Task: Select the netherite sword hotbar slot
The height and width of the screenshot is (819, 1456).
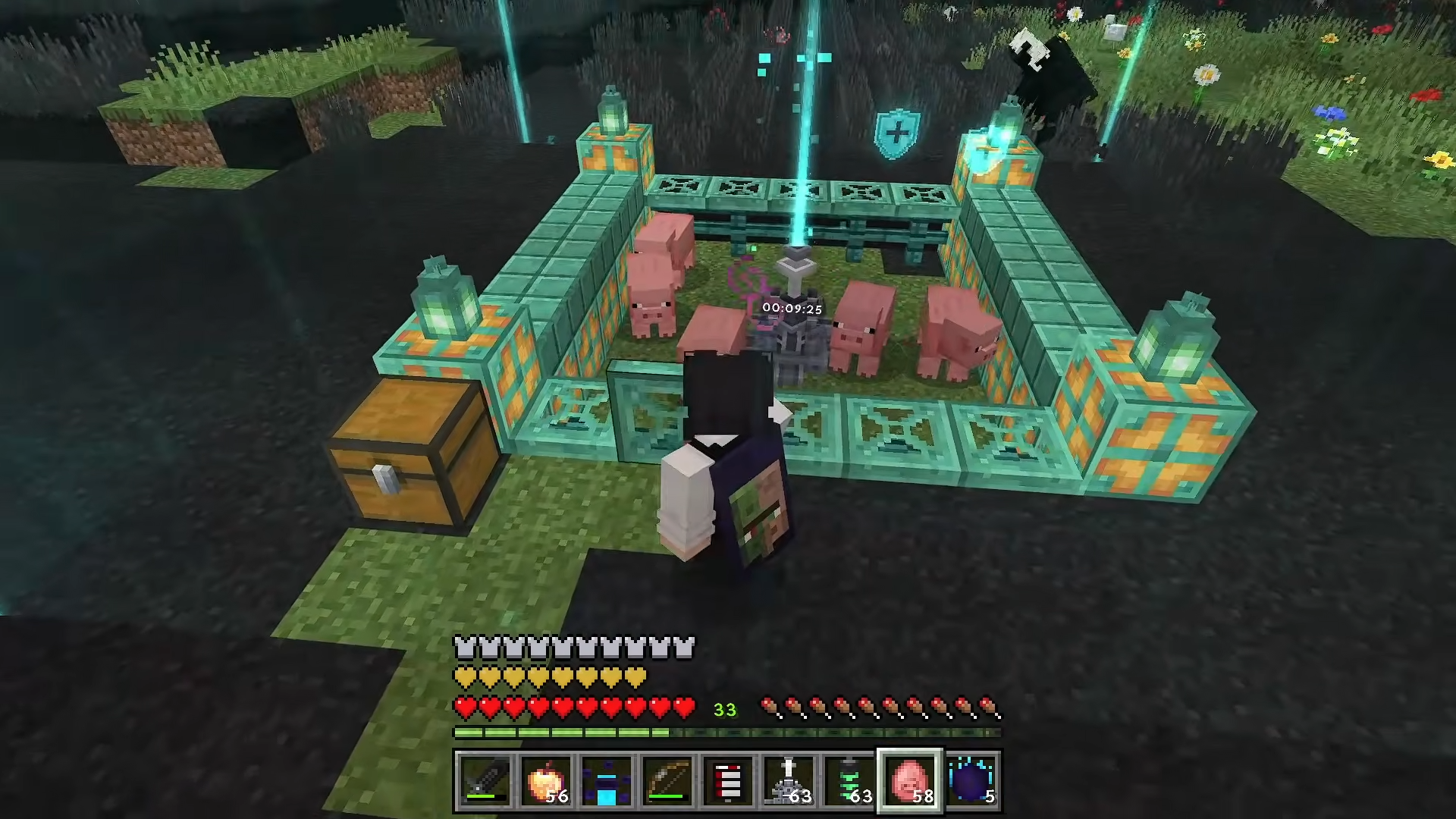Action: tap(485, 781)
